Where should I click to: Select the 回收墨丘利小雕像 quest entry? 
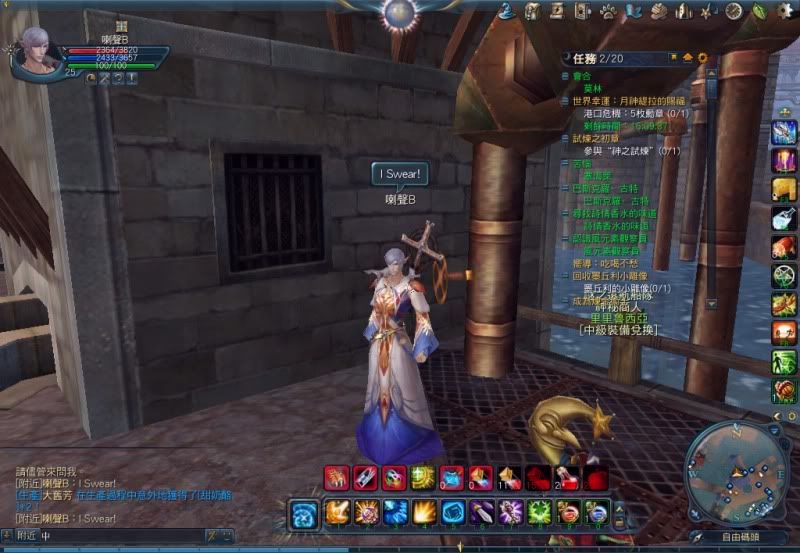click(612, 274)
